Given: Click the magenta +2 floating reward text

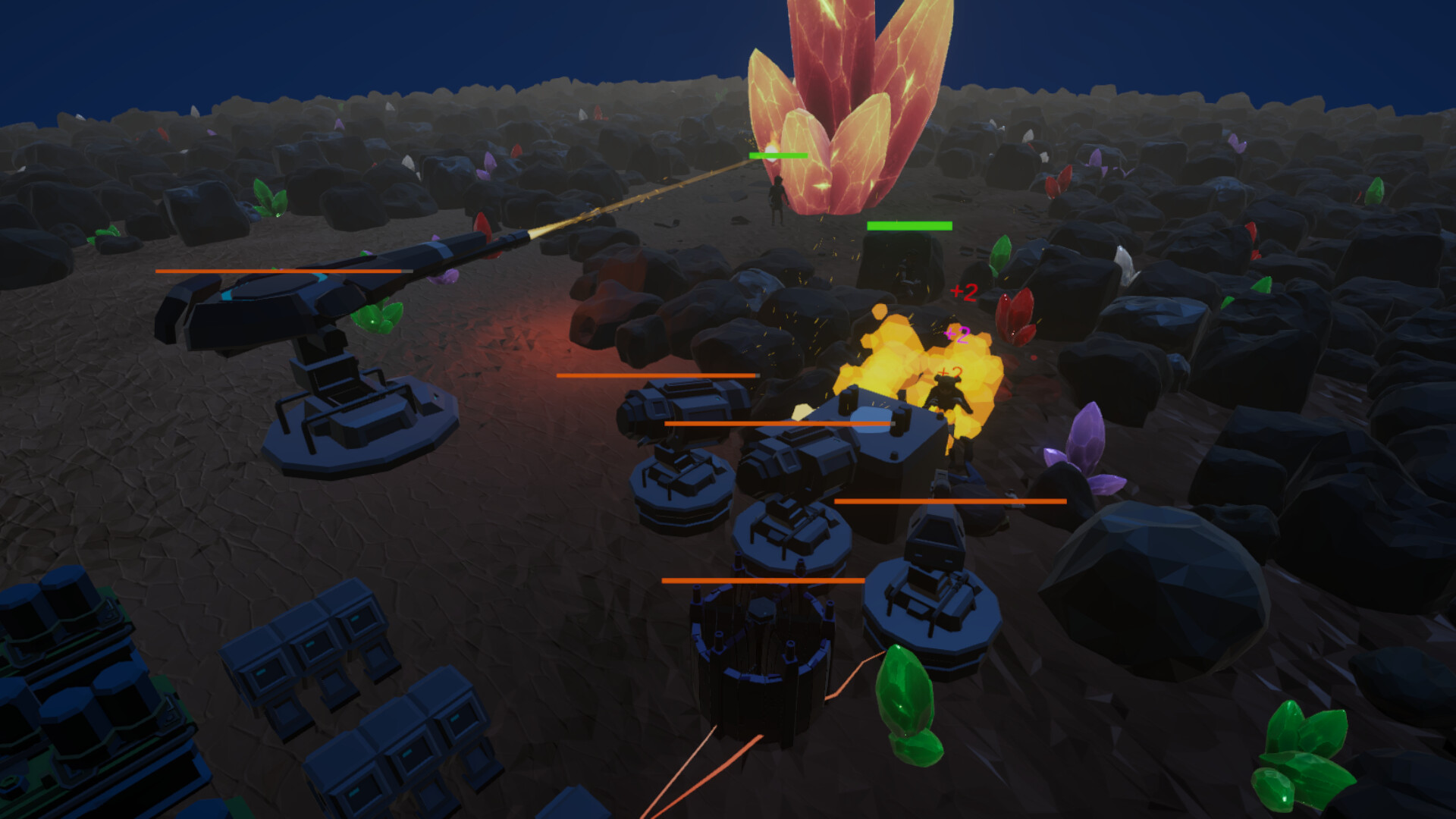Looking at the screenshot, I should pyautogui.click(x=955, y=334).
